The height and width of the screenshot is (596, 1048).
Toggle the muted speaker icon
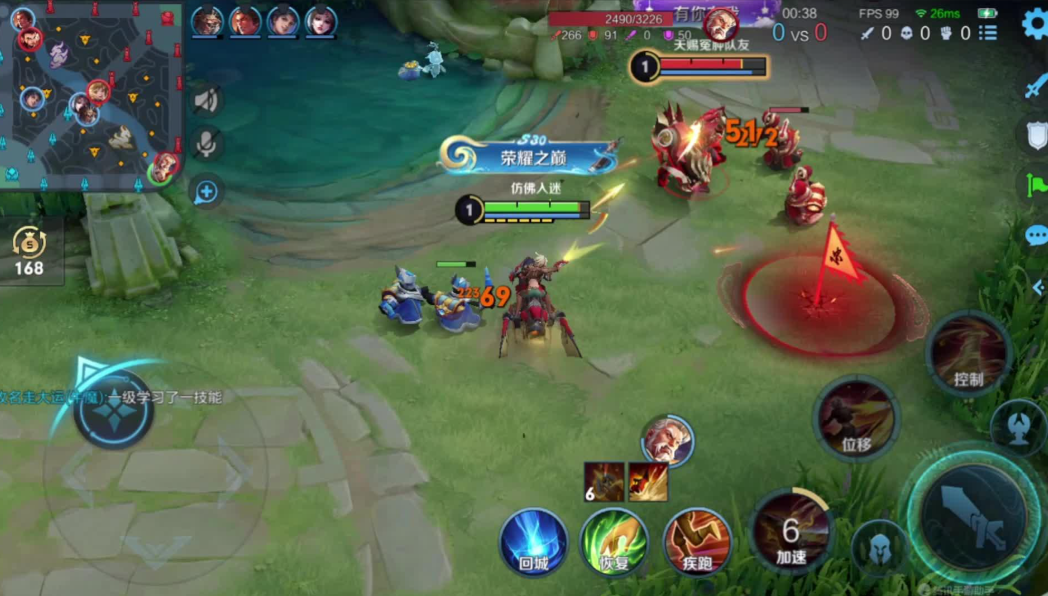(206, 100)
